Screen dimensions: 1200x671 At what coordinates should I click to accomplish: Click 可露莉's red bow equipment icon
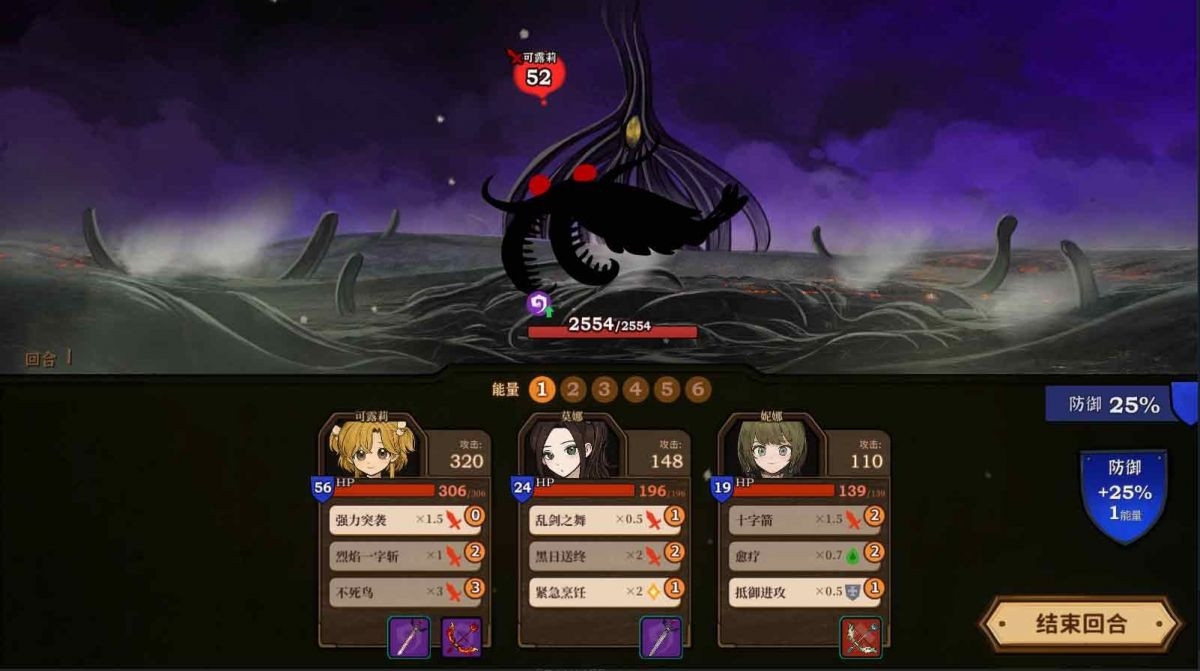coord(461,637)
